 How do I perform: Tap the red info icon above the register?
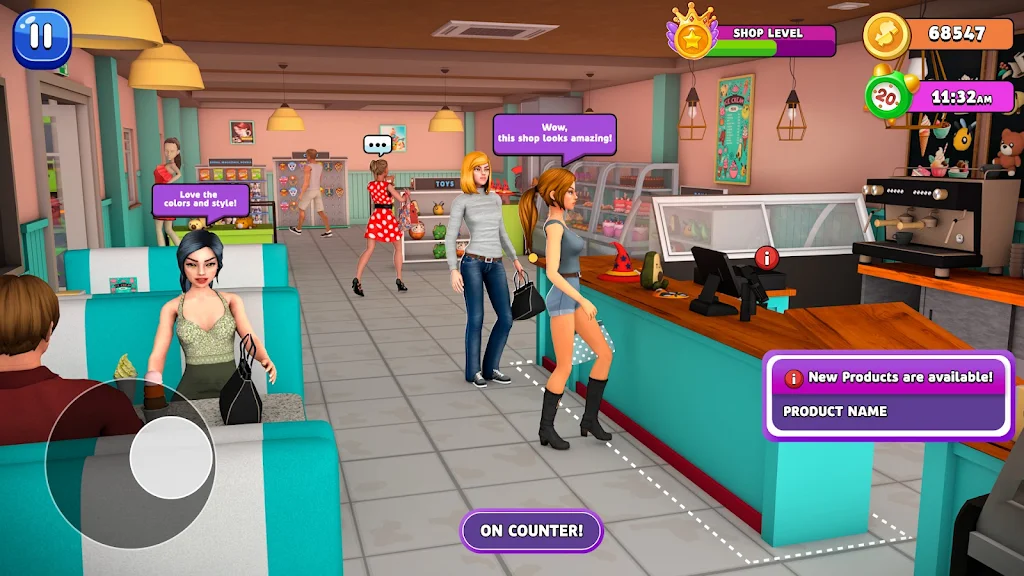point(767,257)
